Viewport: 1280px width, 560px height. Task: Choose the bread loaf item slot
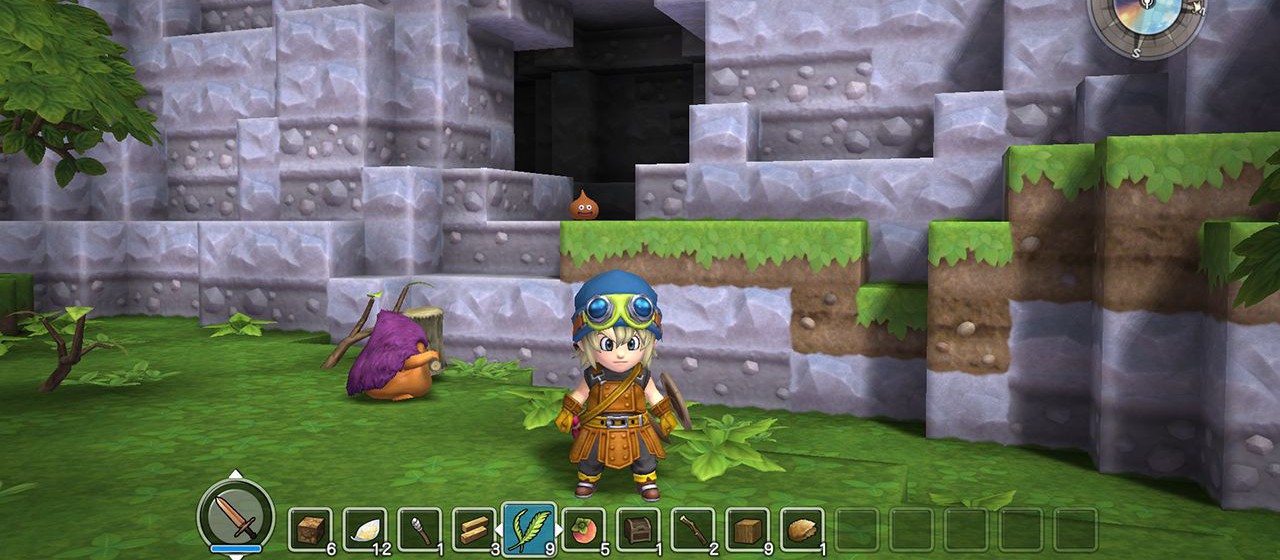coord(802,529)
